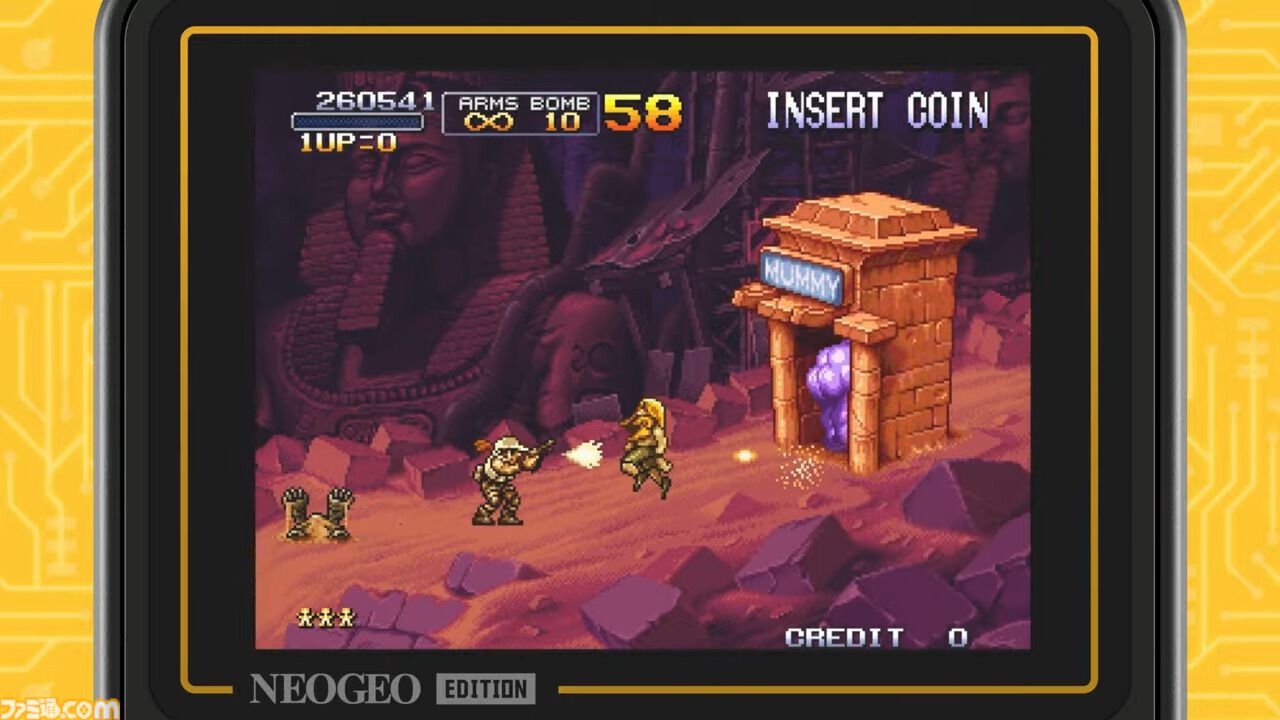Click the muzzle flash projectile mid-screen
Viewport: 1280px width, 720px height.
(583, 455)
